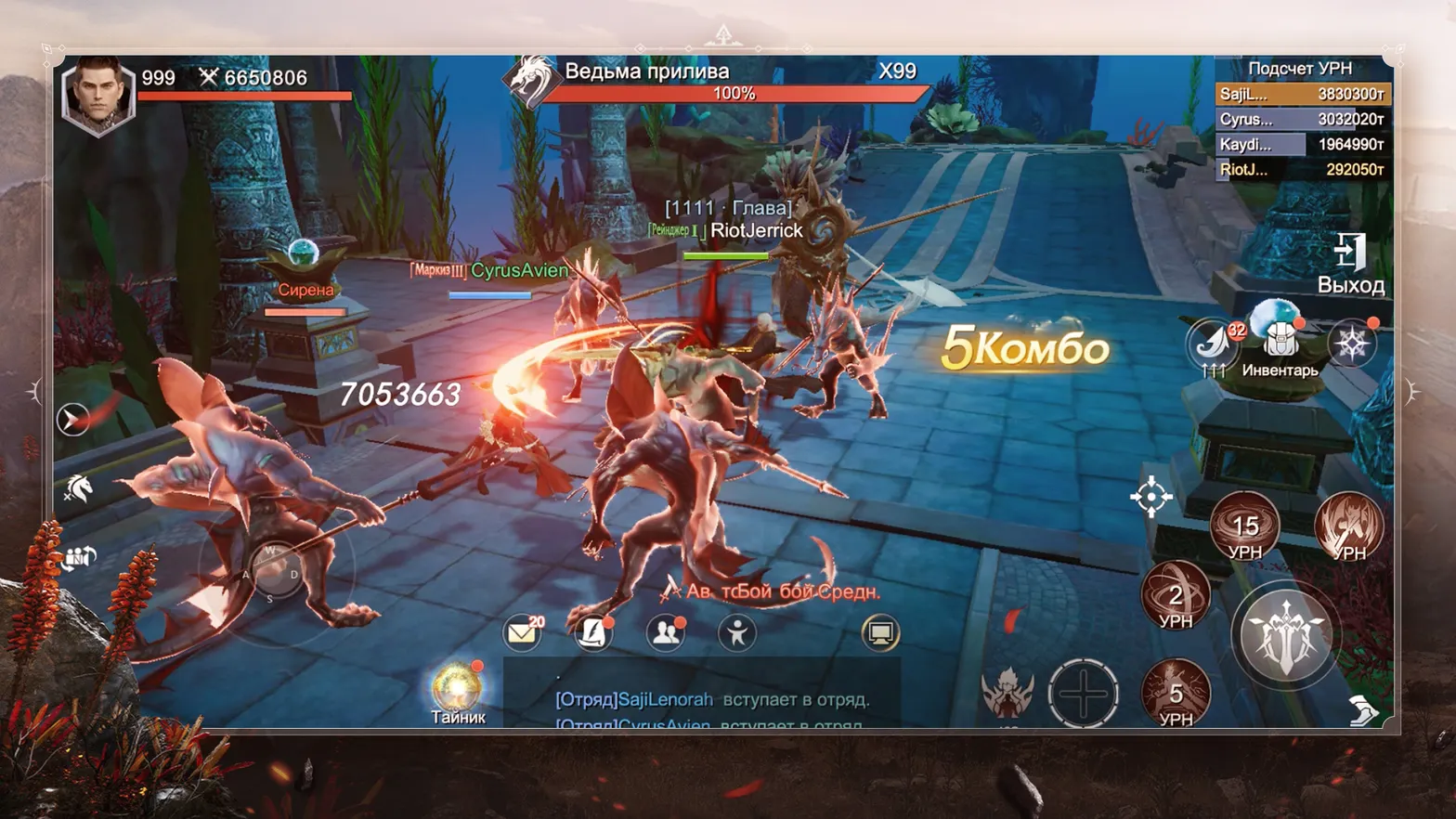Viewport: 1456px width, 819px height.
Task: Open the Инвентарь (inventory) backpack
Action: (1280, 342)
